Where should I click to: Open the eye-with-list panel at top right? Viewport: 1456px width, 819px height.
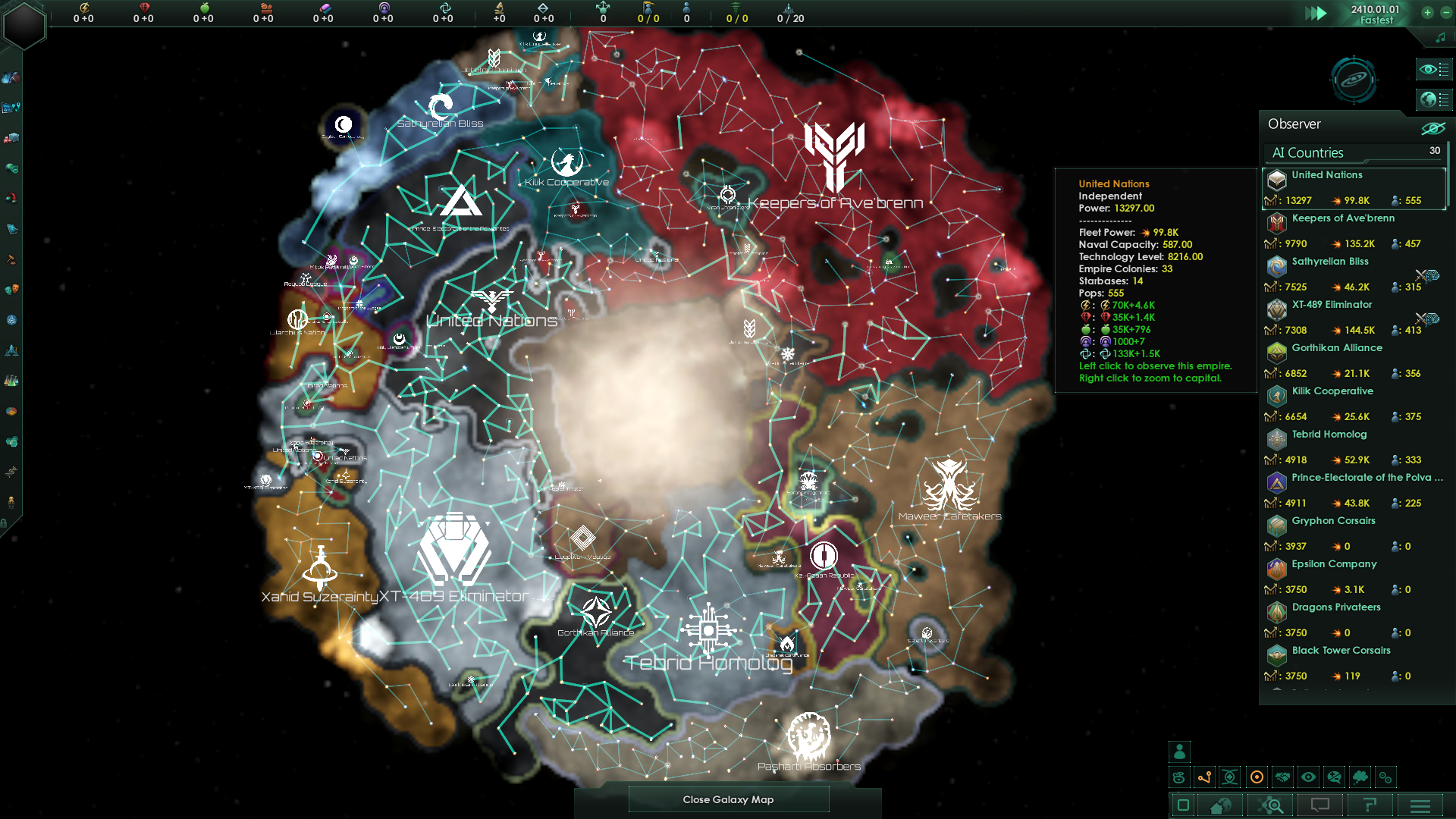[1433, 69]
